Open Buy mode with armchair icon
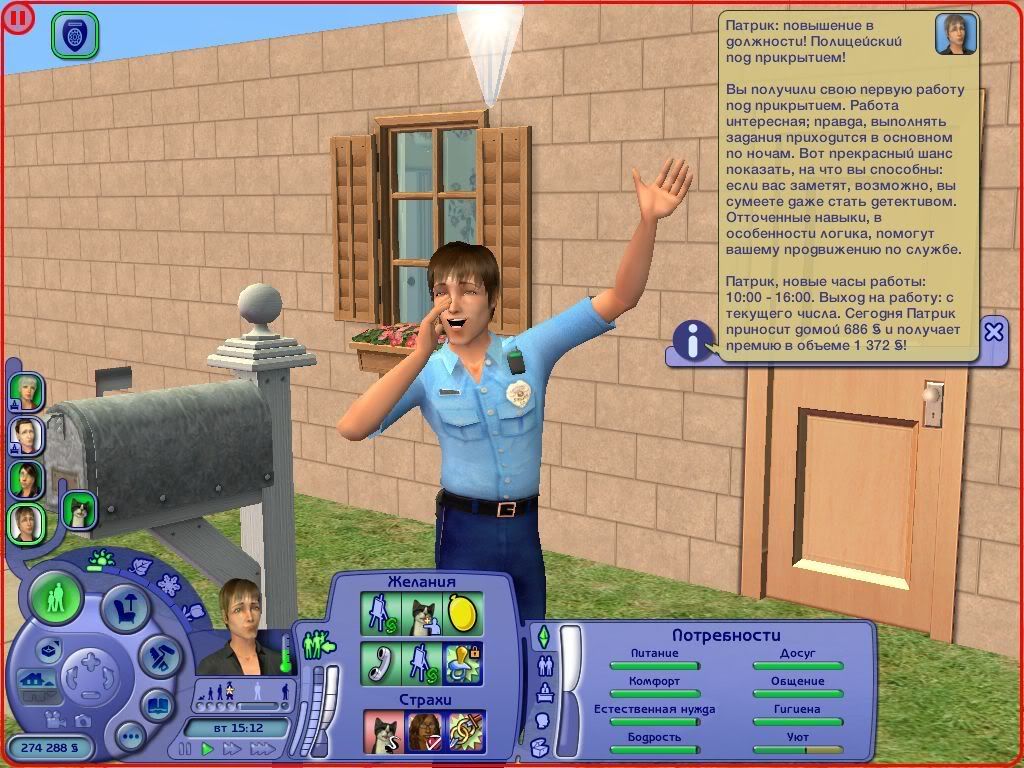The height and width of the screenshot is (768, 1024). pos(127,609)
